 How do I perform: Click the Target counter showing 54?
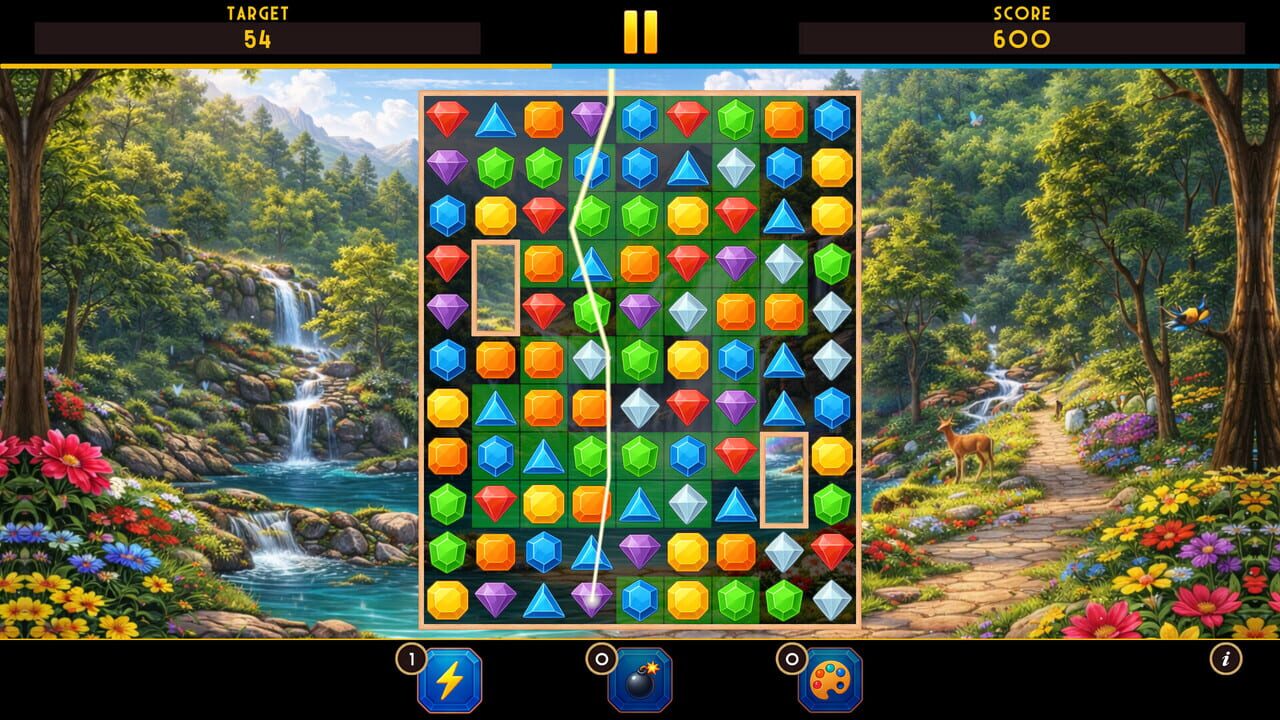coord(258,38)
